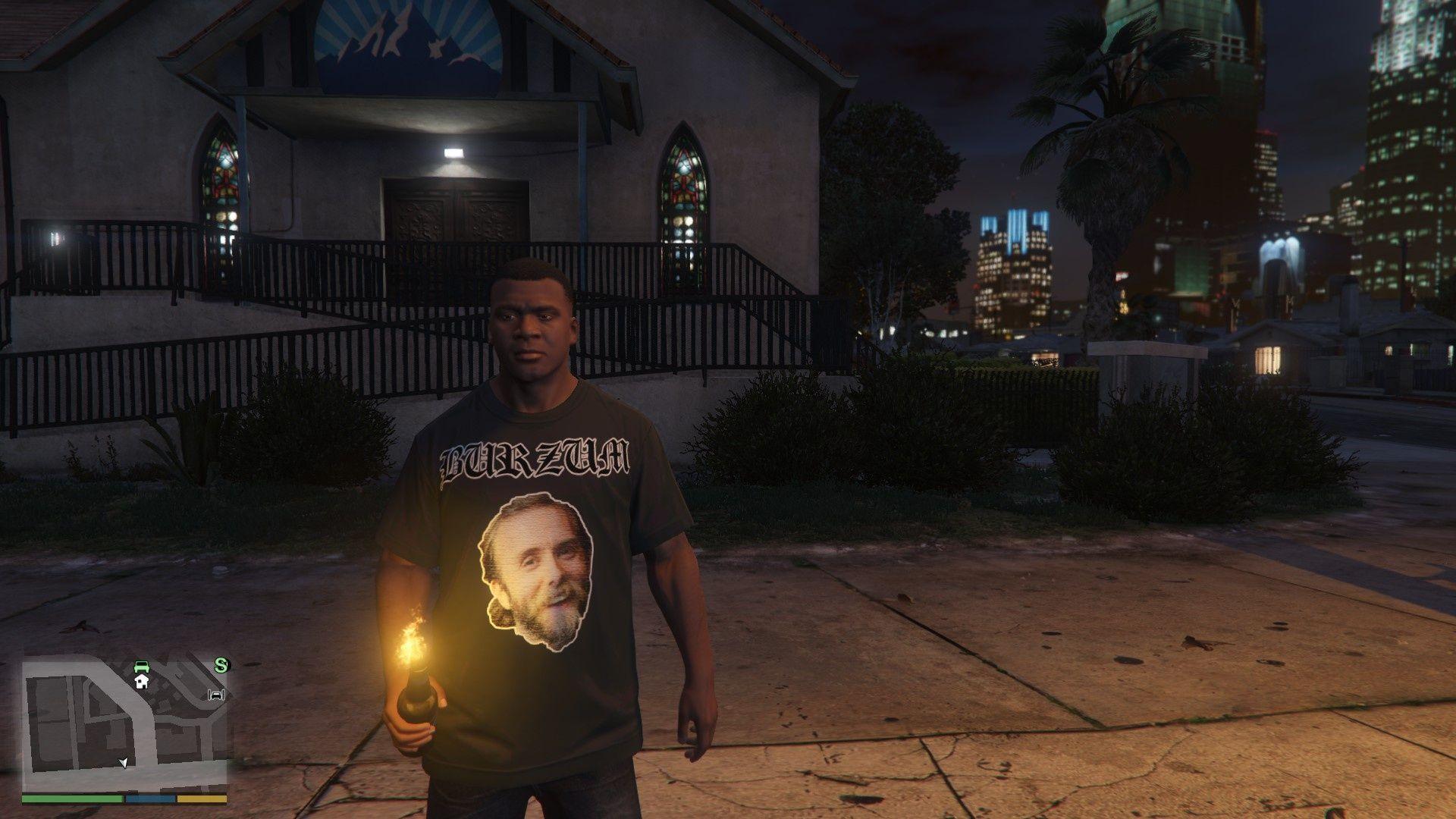Click the minimap player arrow marker

point(124,762)
